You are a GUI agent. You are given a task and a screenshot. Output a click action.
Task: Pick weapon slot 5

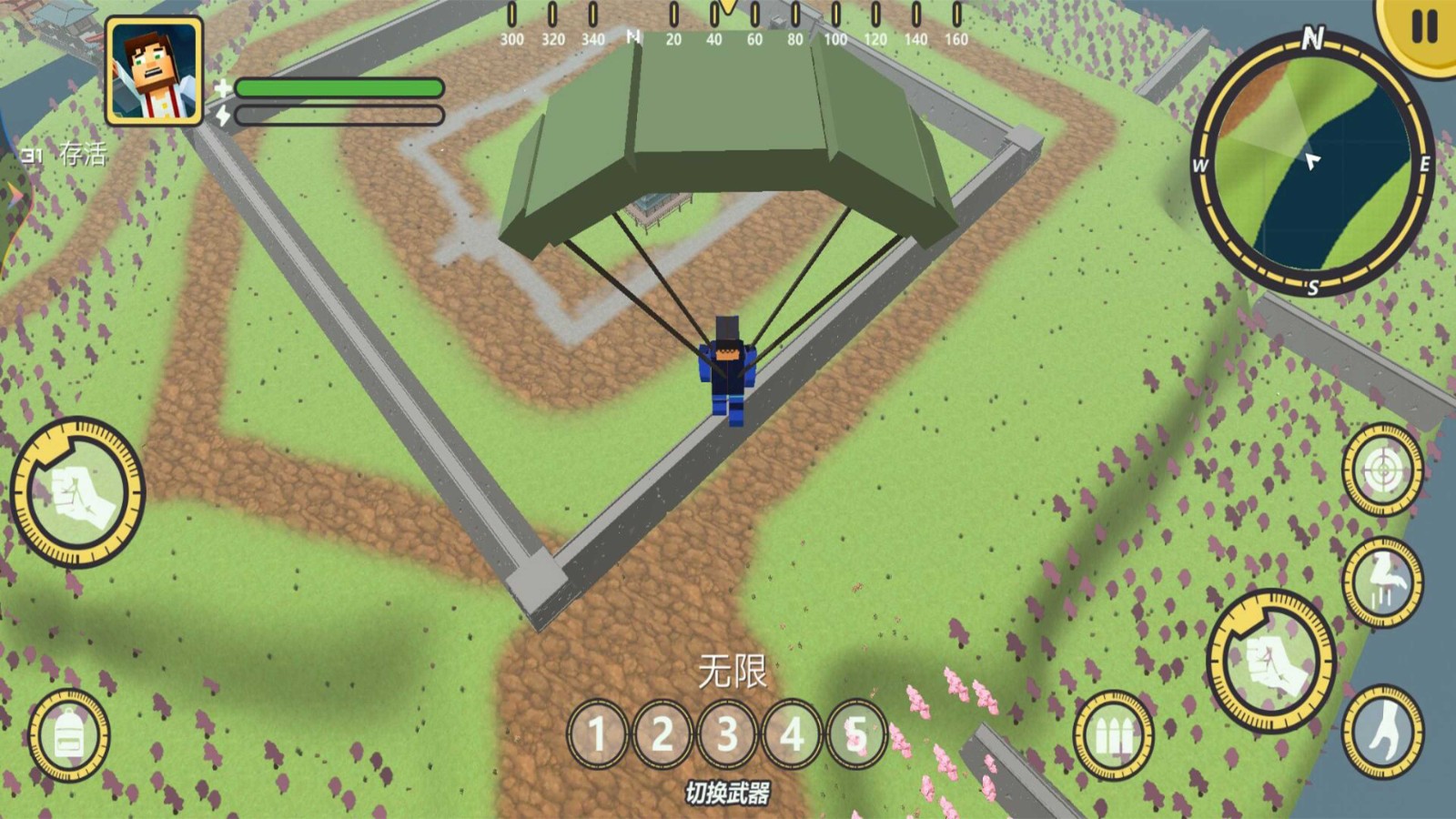pyautogui.click(x=855, y=733)
